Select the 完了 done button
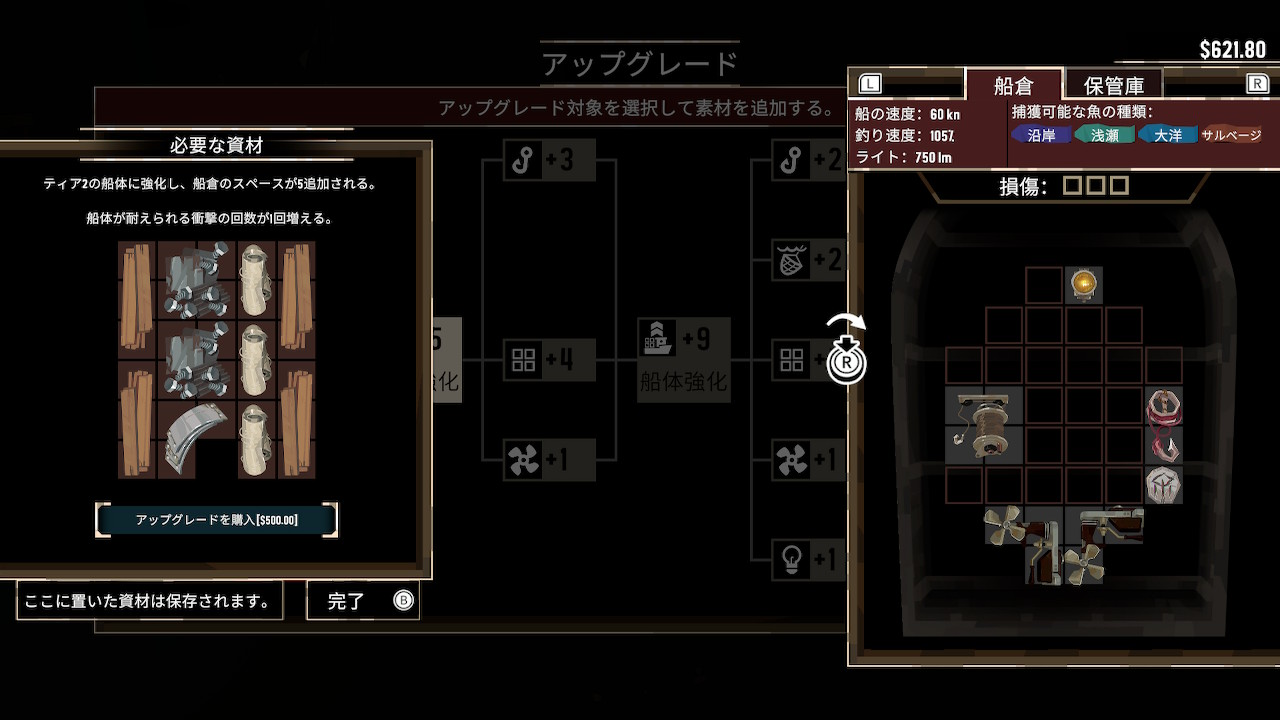The image size is (1280, 720). tap(363, 601)
